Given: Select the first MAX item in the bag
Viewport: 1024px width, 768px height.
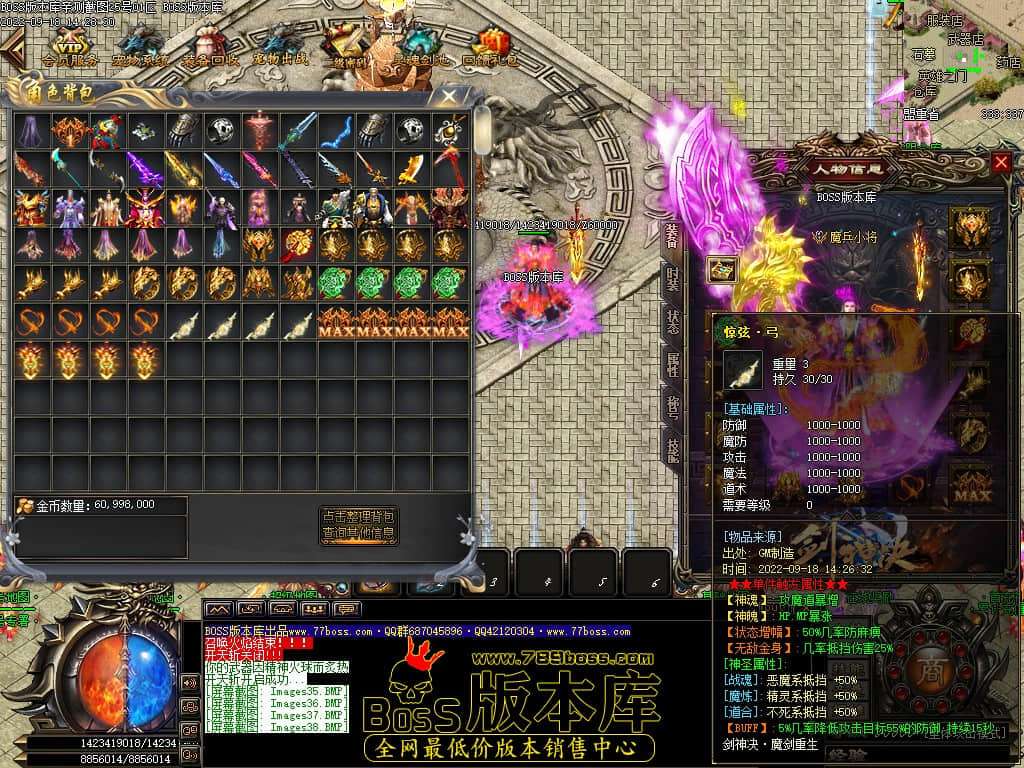Looking at the screenshot, I should (x=335, y=322).
